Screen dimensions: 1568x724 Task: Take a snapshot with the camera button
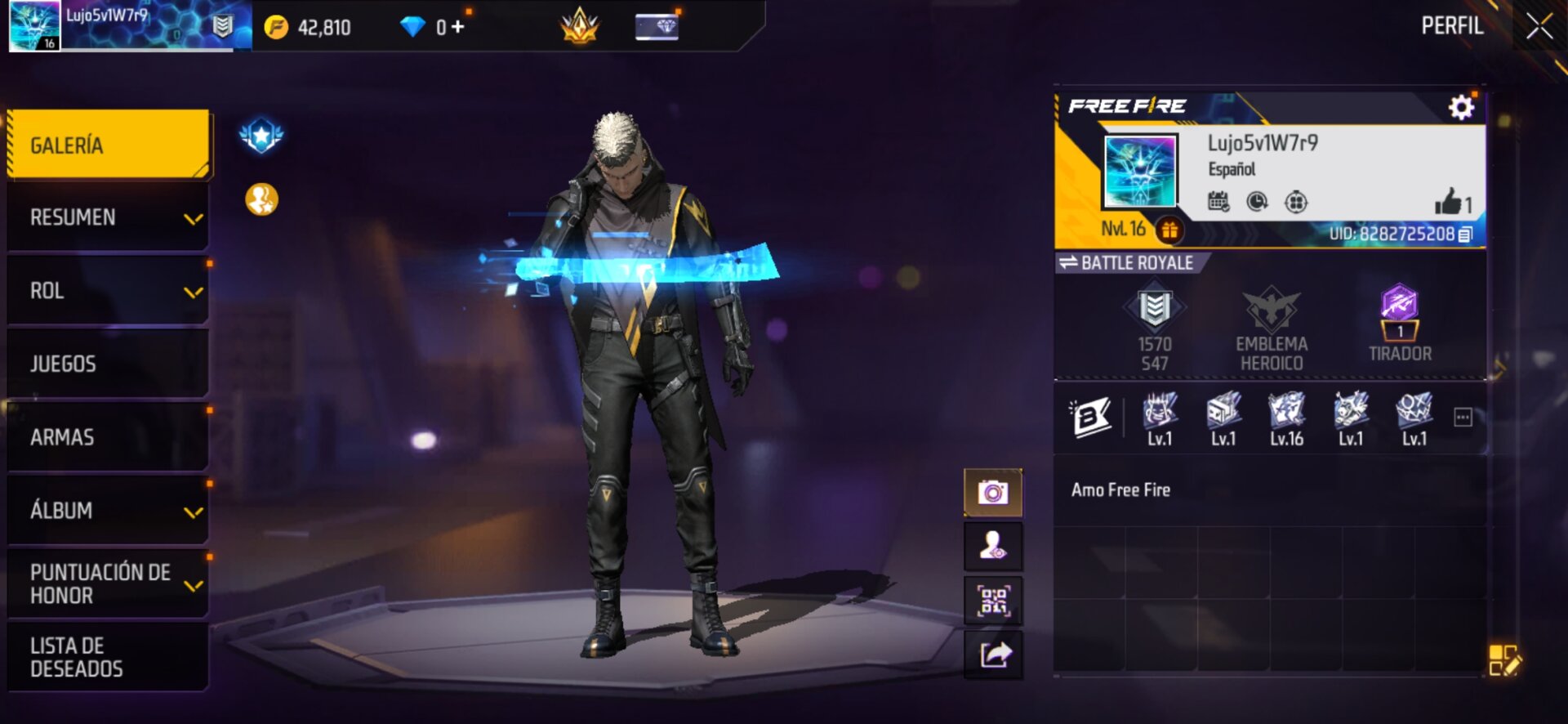tap(993, 493)
